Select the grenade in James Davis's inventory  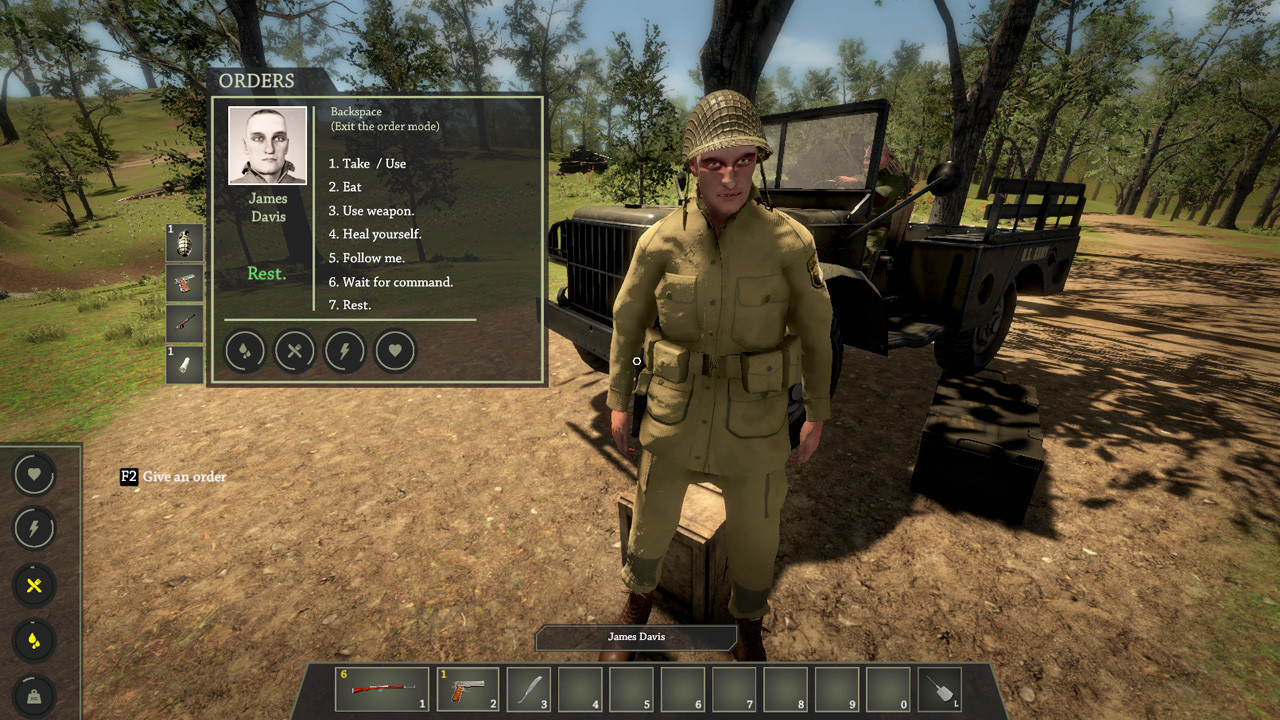[185, 242]
